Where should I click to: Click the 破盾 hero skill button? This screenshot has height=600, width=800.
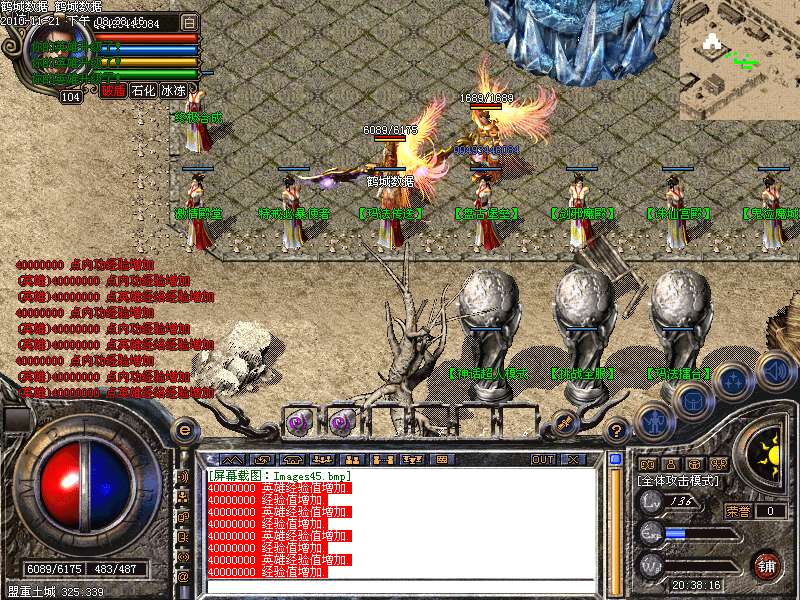point(113,90)
